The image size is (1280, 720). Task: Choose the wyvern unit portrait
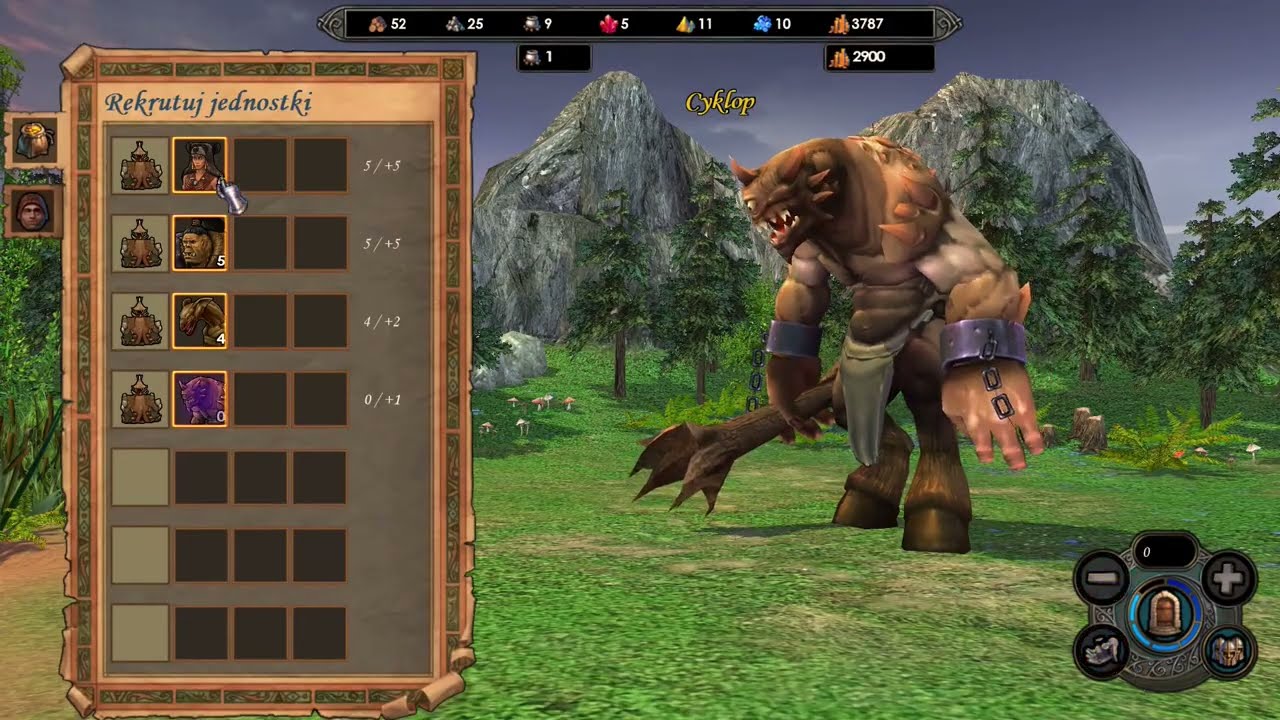pyautogui.click(x=199, y=321)
